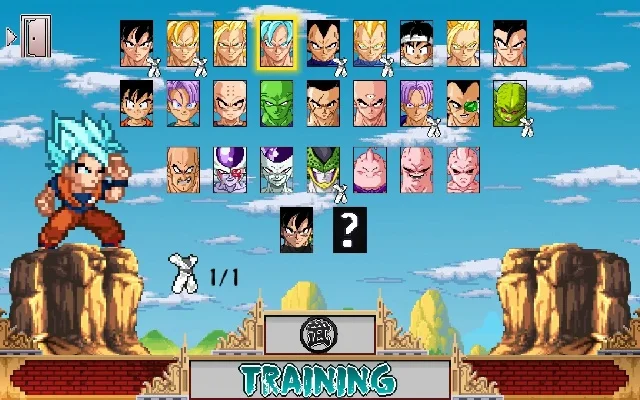
Task: Select bald mustached Nappa
Action: 183,169
